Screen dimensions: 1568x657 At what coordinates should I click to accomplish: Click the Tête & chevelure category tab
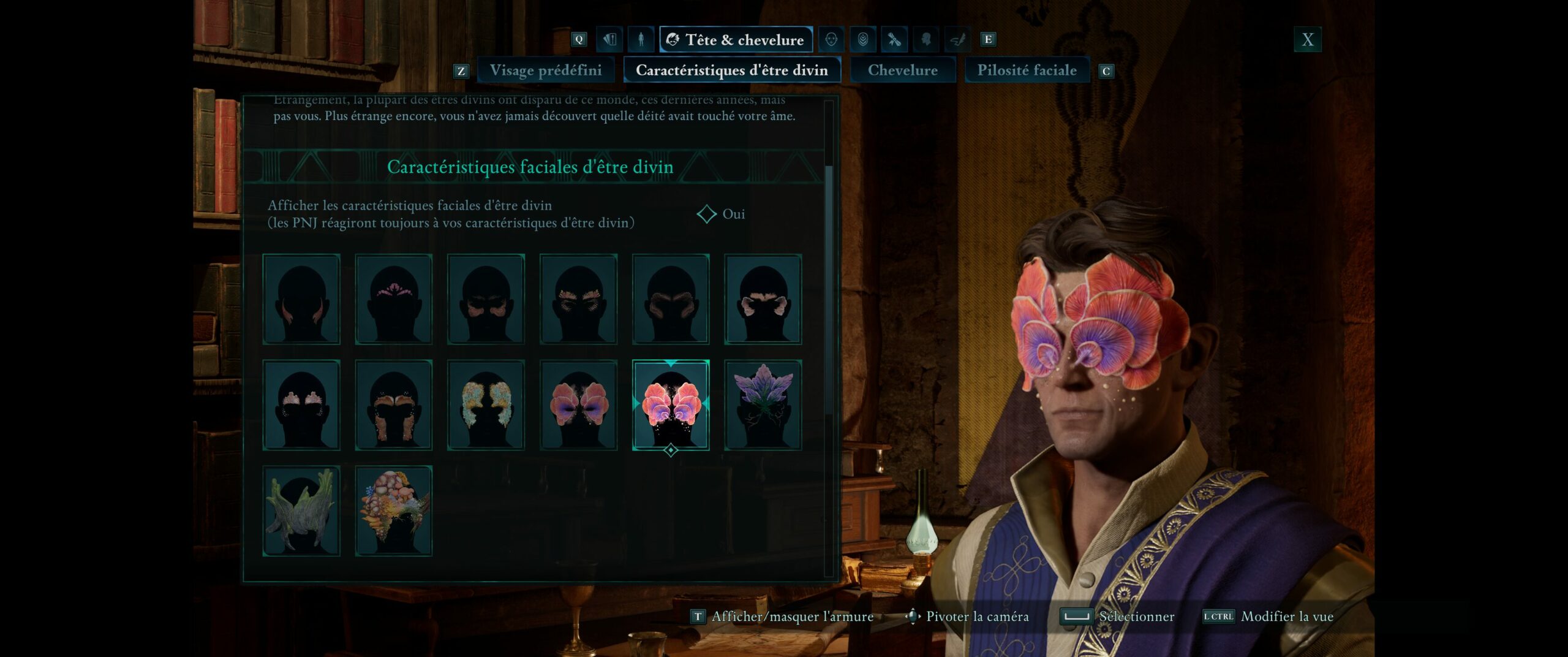[x=736, y=40]
